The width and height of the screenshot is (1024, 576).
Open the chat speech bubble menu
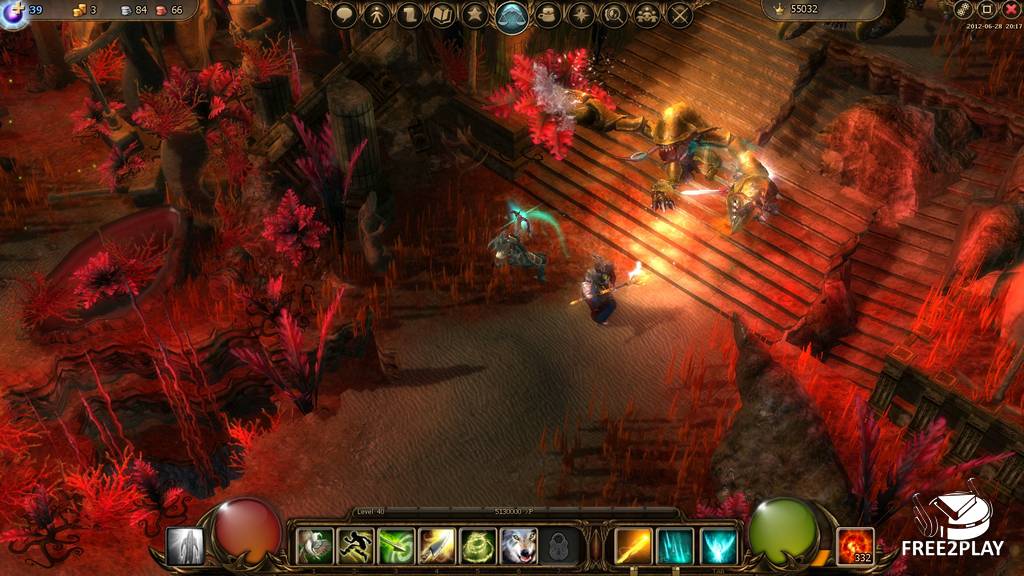point(345,15)
